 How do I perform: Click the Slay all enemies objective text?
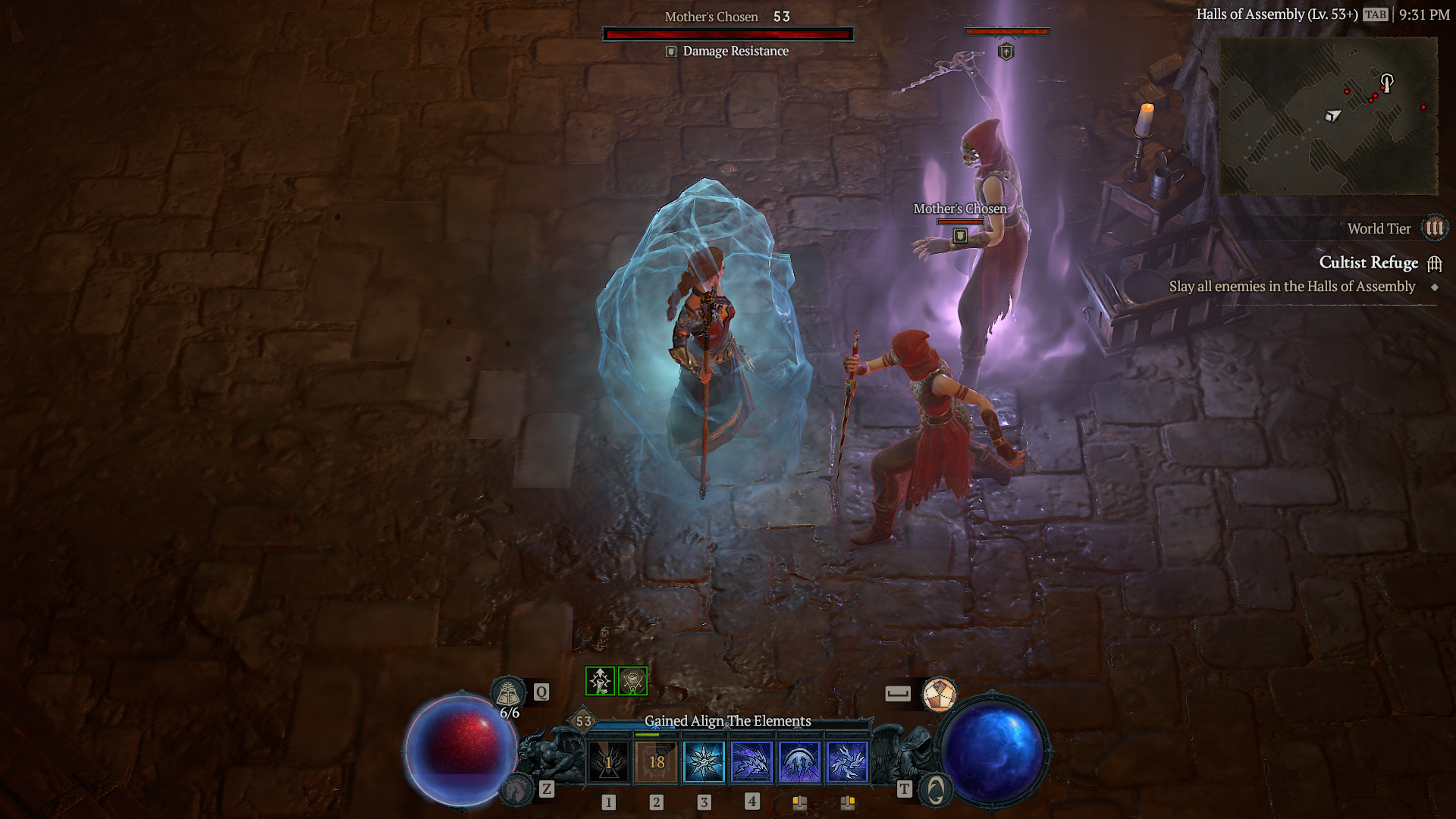(1291, 287)
